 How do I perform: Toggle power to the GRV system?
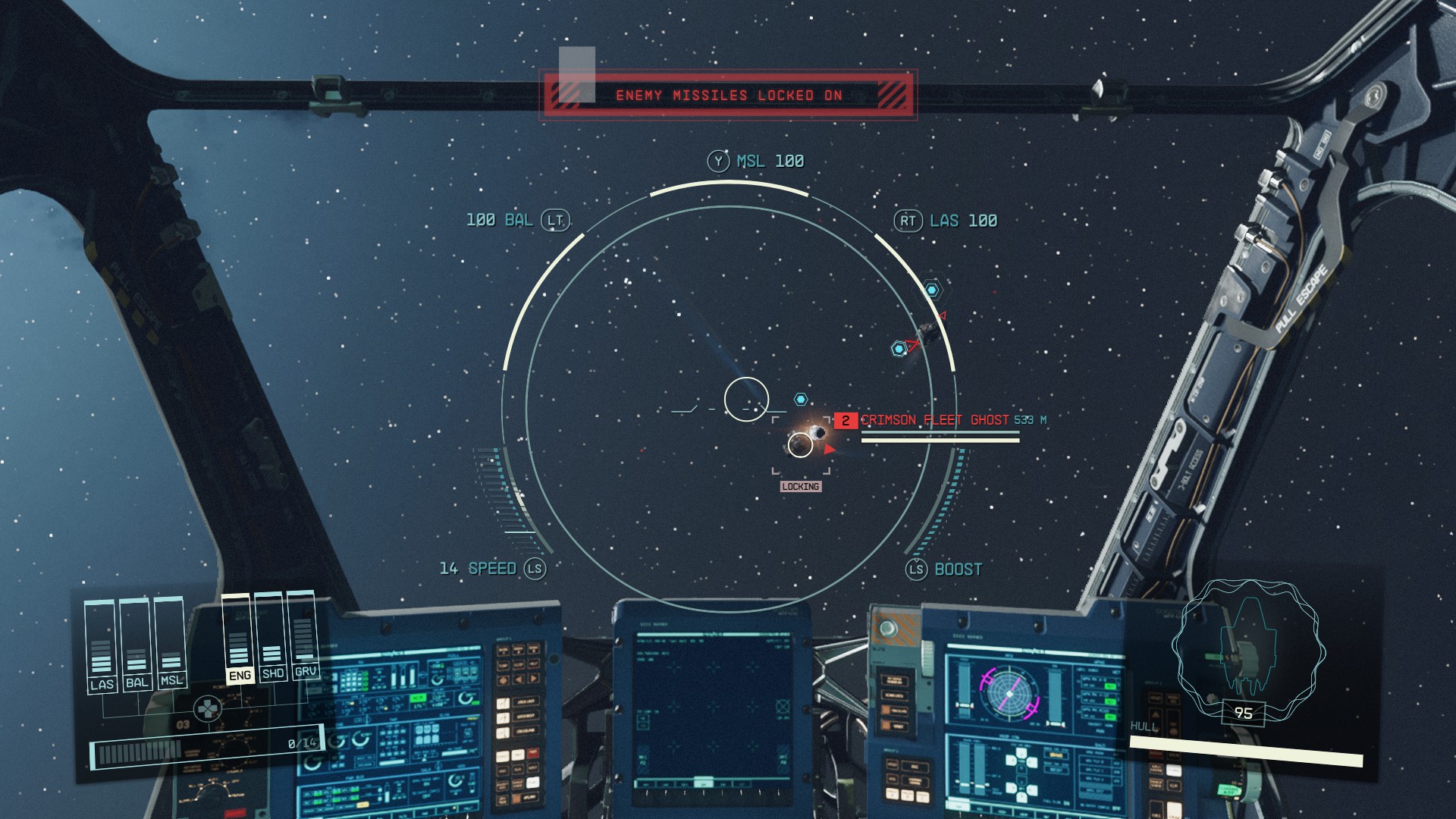[306, 672]
